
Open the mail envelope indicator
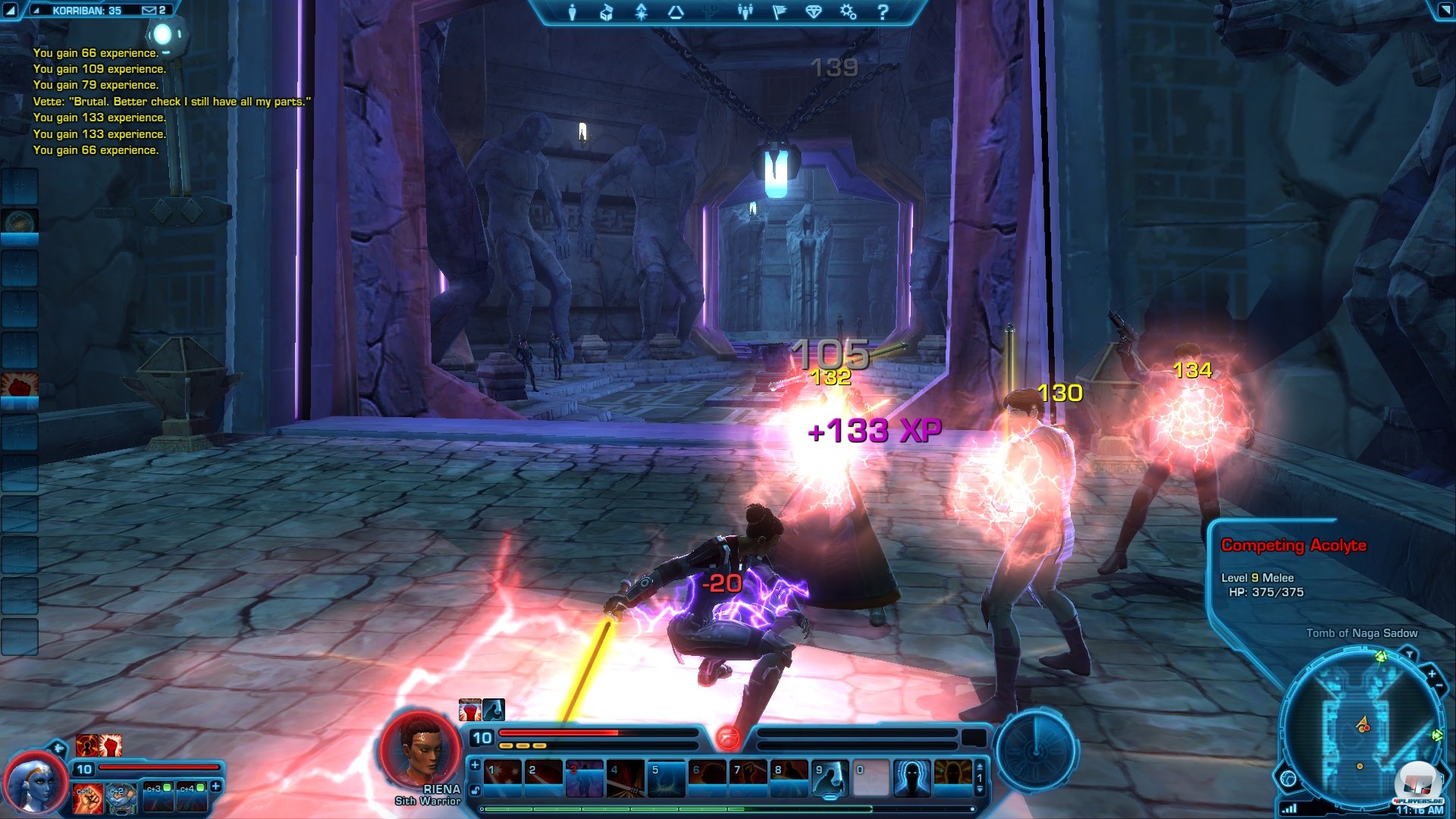coord(149,11)
